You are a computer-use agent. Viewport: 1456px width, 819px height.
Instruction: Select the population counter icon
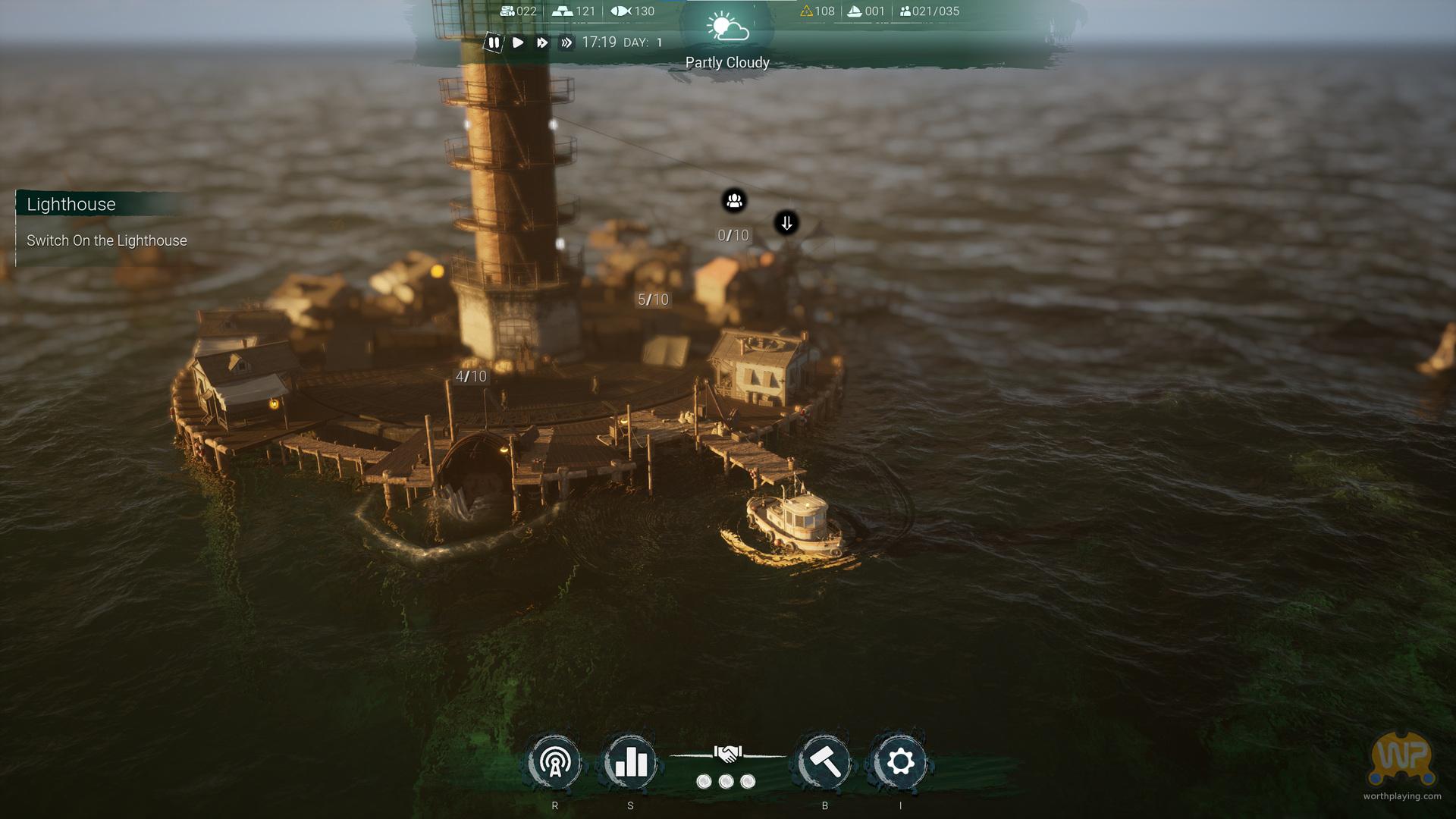905,11
